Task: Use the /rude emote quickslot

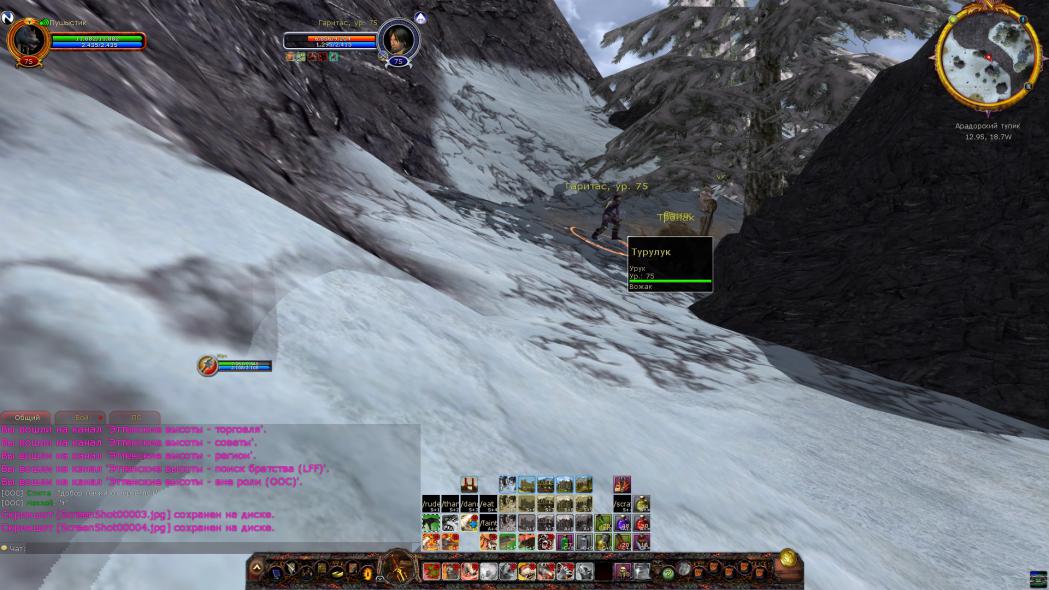Action: pos(431,504)
